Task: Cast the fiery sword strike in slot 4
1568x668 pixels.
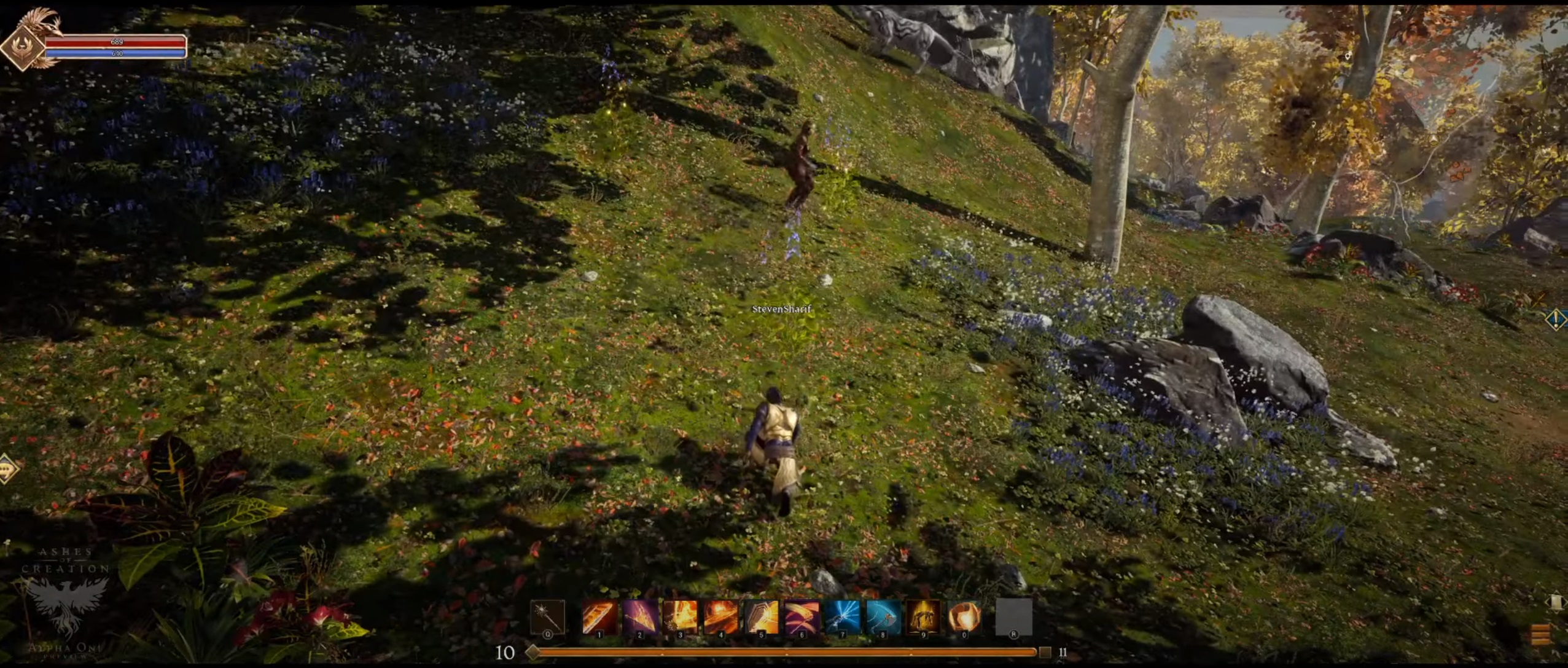Action: (x=721, y=617)
